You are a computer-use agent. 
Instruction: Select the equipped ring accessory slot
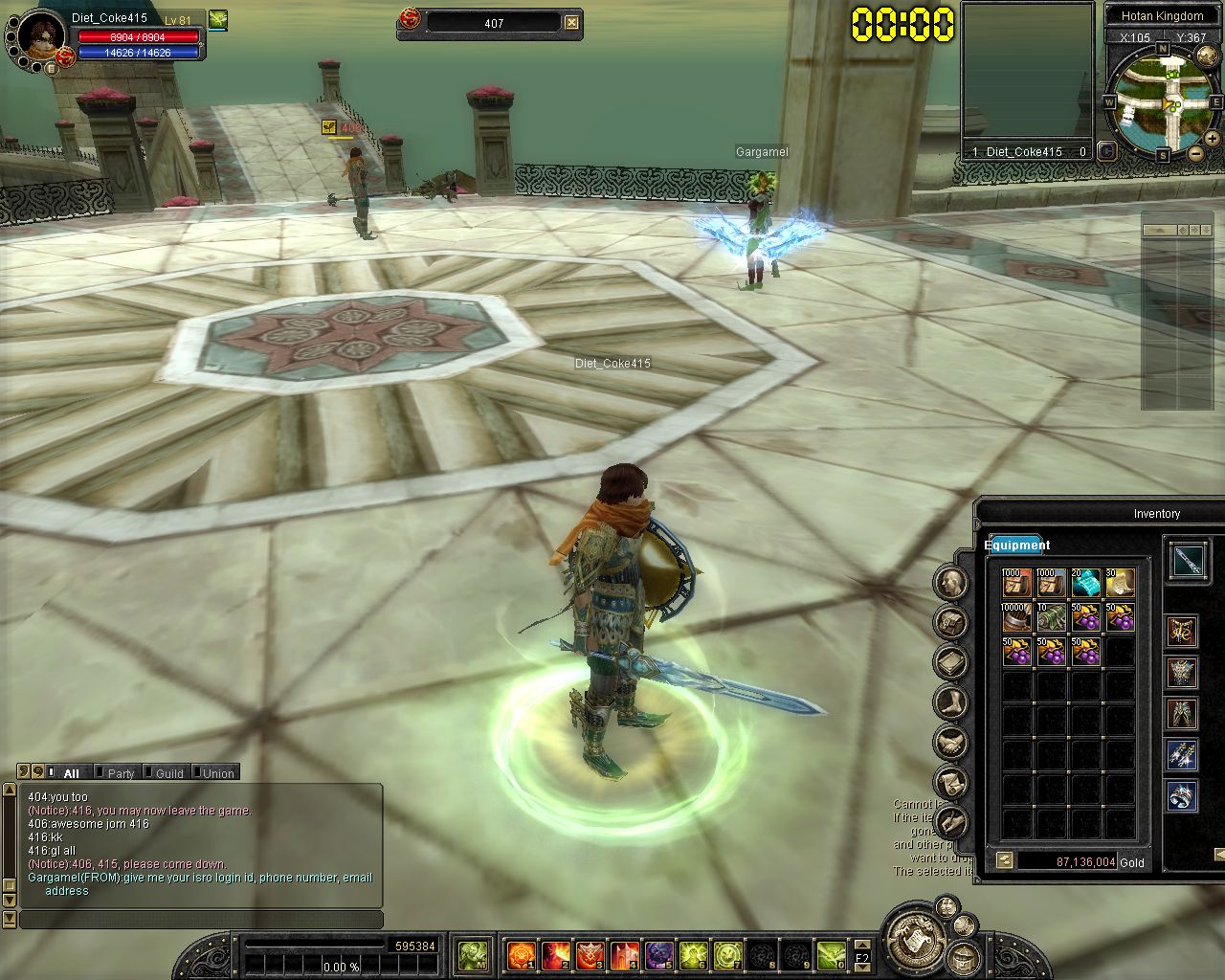coord(1182,796)
